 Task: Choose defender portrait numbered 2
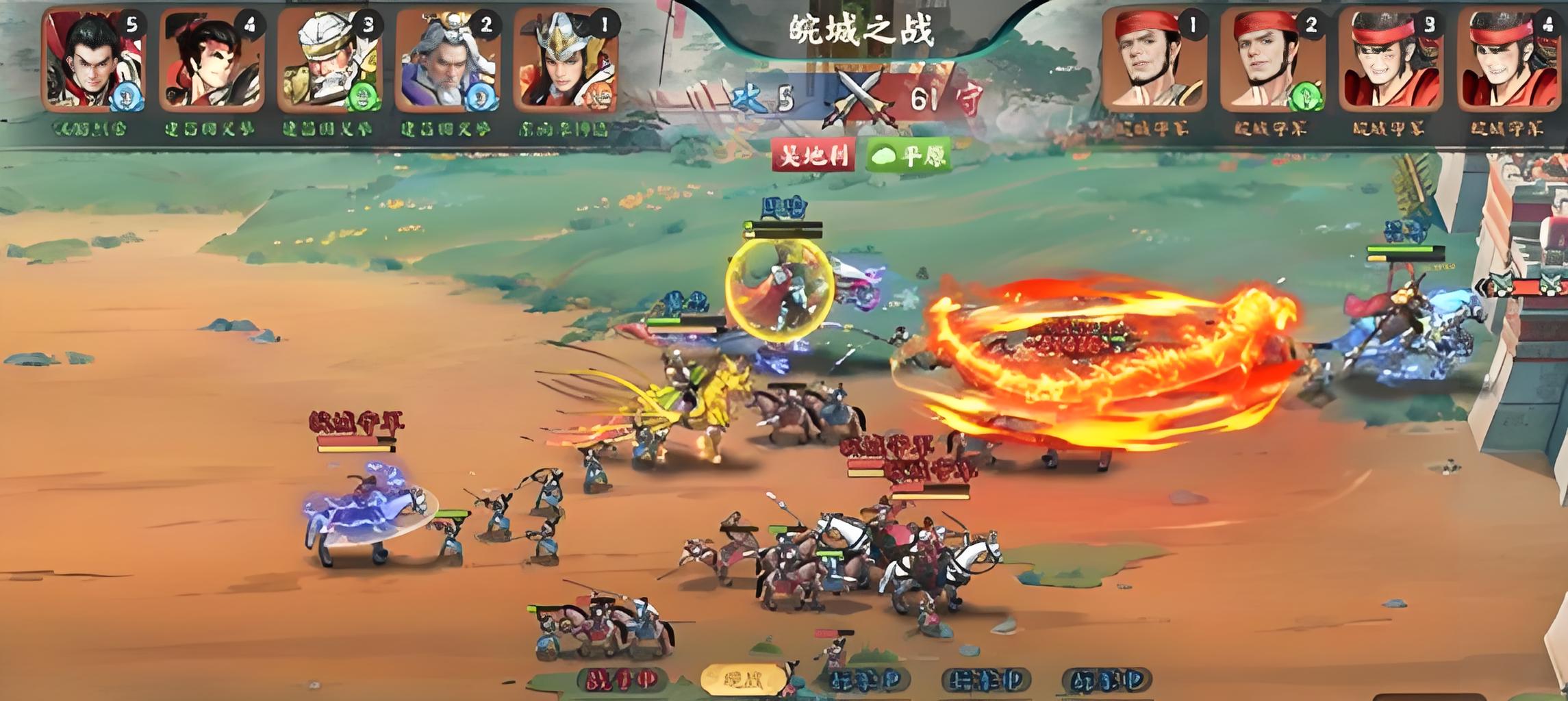click(x=1272, y=61)
